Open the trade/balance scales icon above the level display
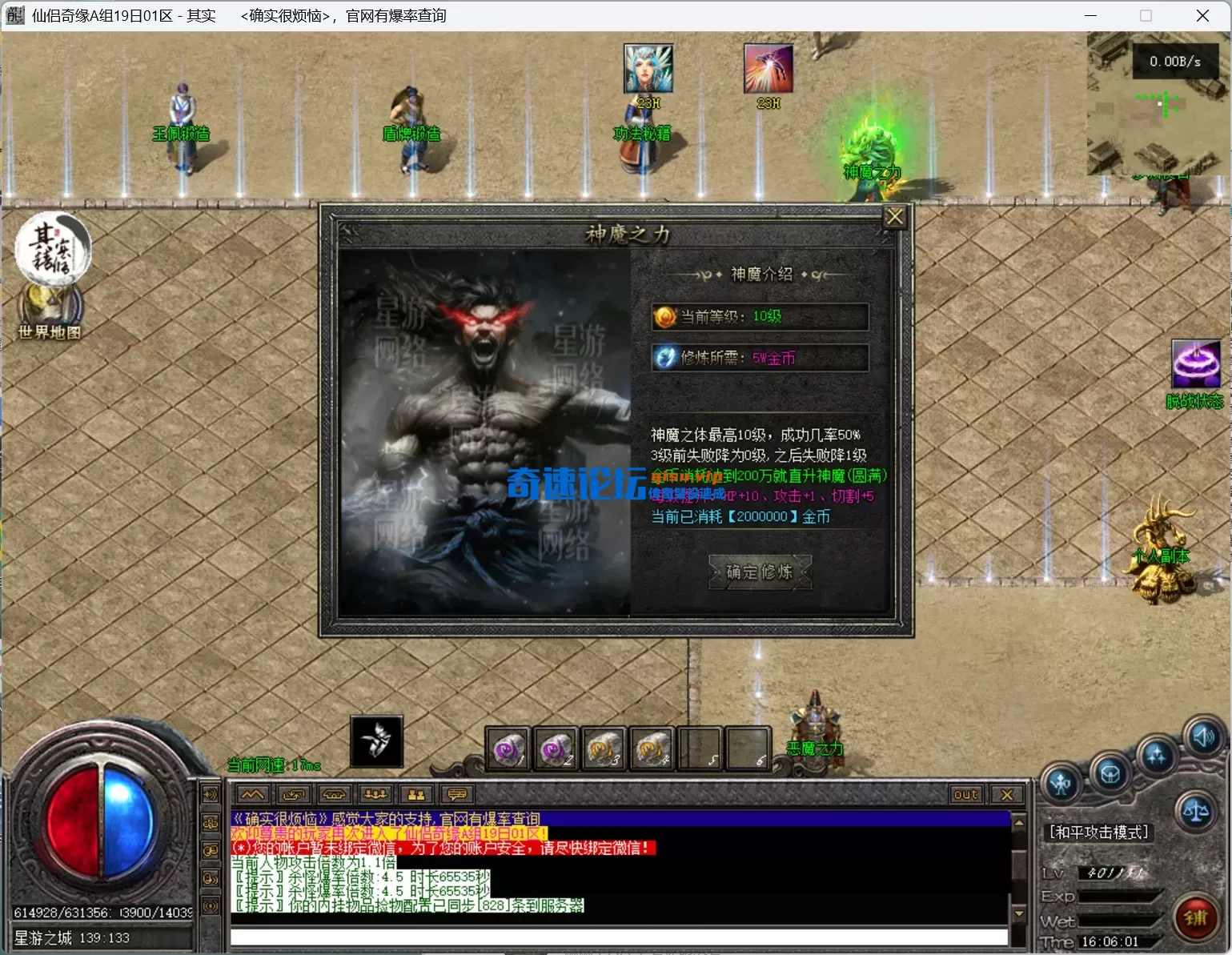This screenshot has width=1232, height=955. (1196, 811)
